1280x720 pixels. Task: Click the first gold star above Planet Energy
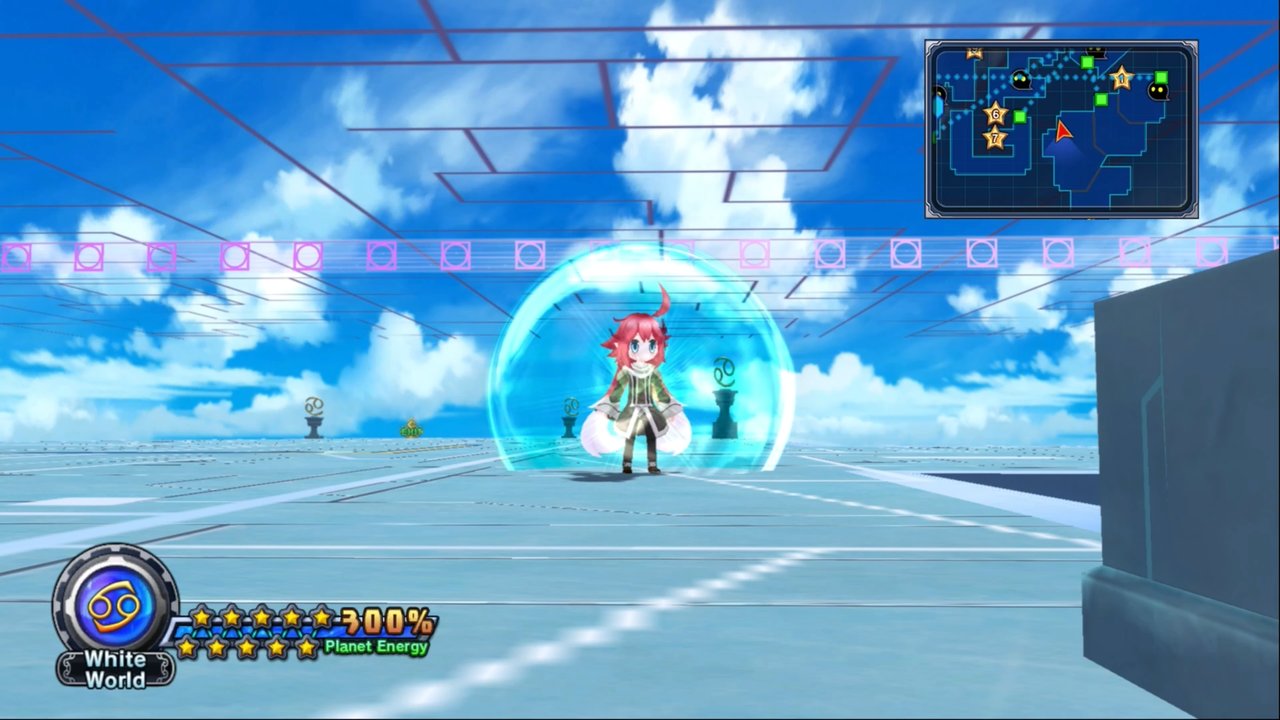pos(201,616)
